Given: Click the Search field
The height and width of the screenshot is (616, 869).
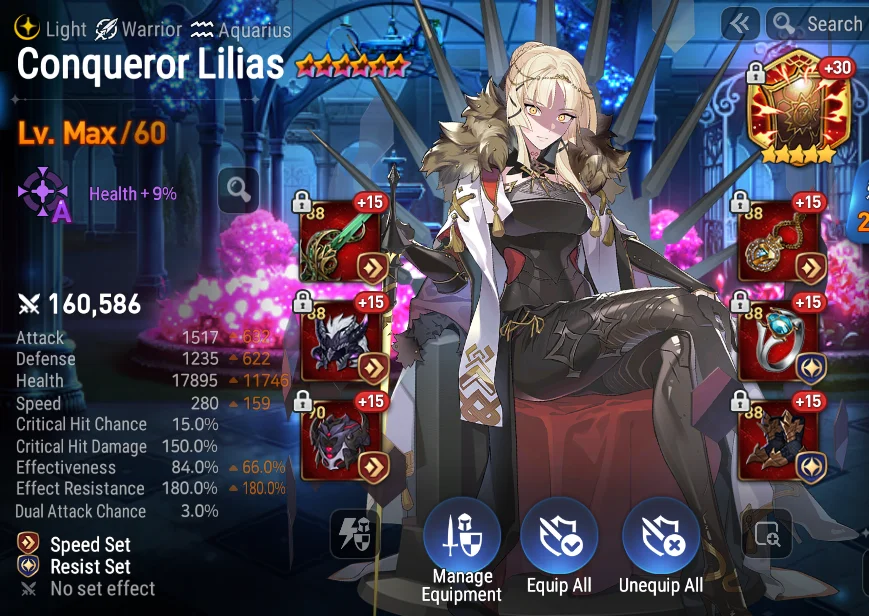Looking at the screenshot, I should (818, 24).
